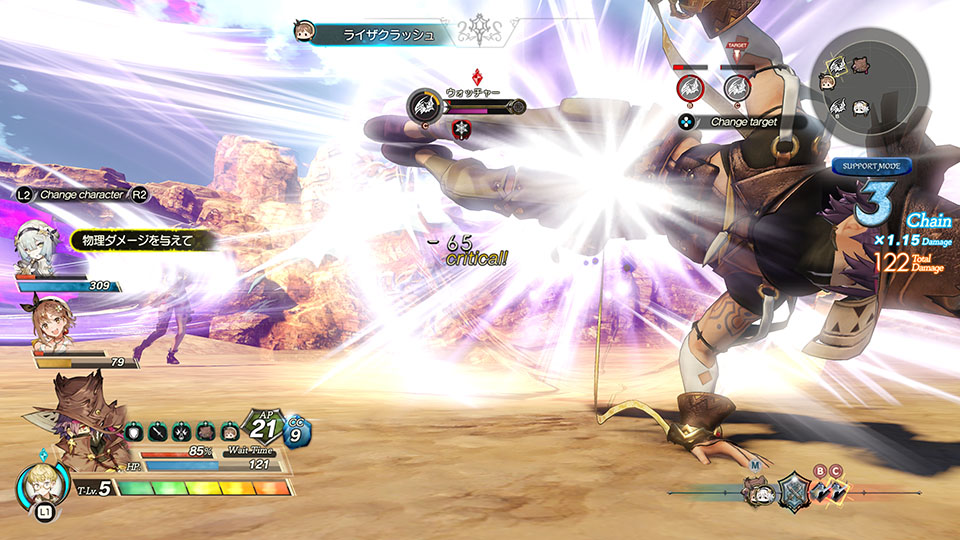The width and height of the screenshot is (960, 540).
Task: Select the enemy icon under TARGET marker
Action: coord(738,88)
